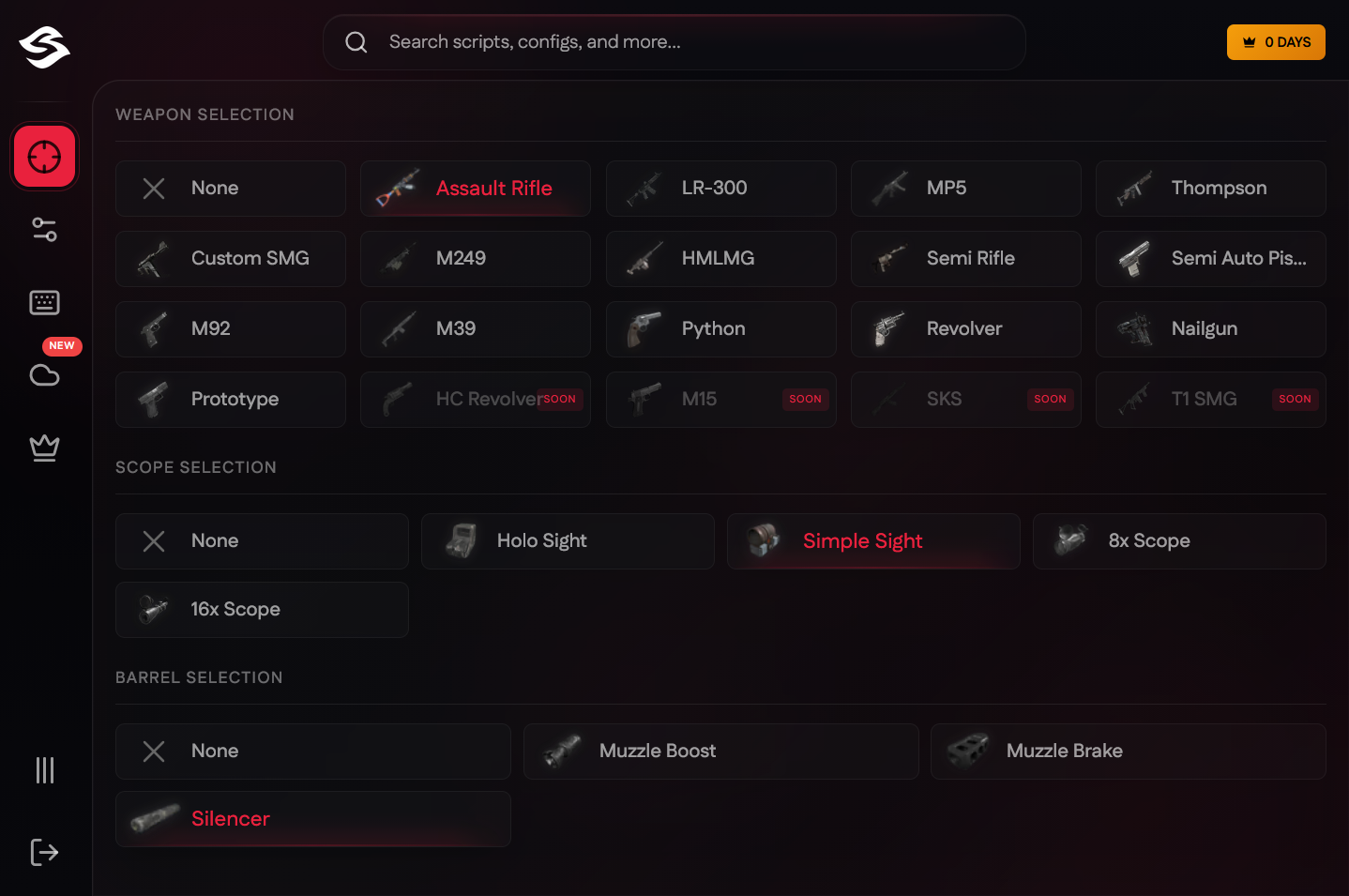The width and height of the screenshot is (1349, 896).
Task: Choose the Python revolver
Action: point(720,328)
